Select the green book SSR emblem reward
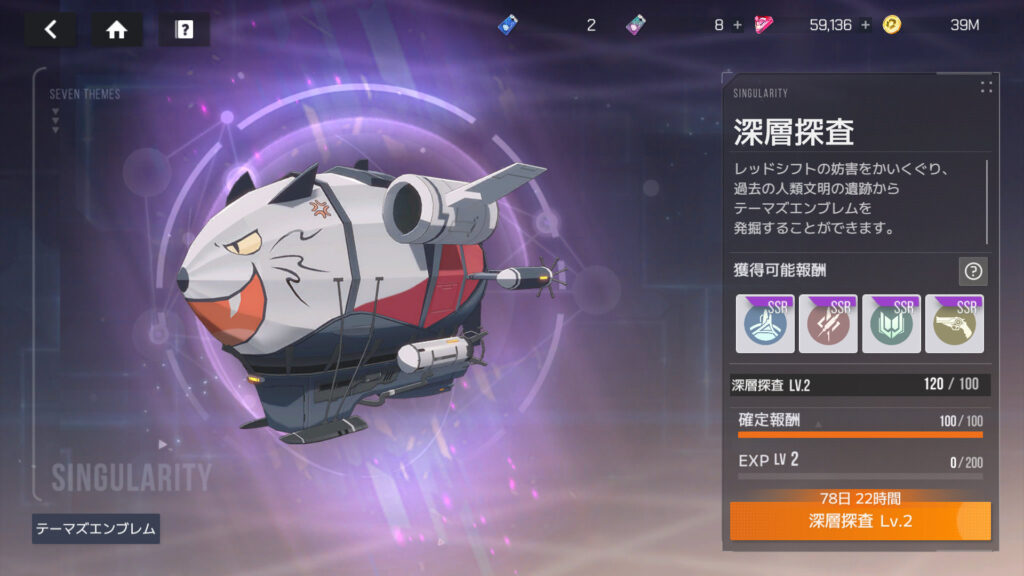 pyautogui.click(x=891, y=323)
